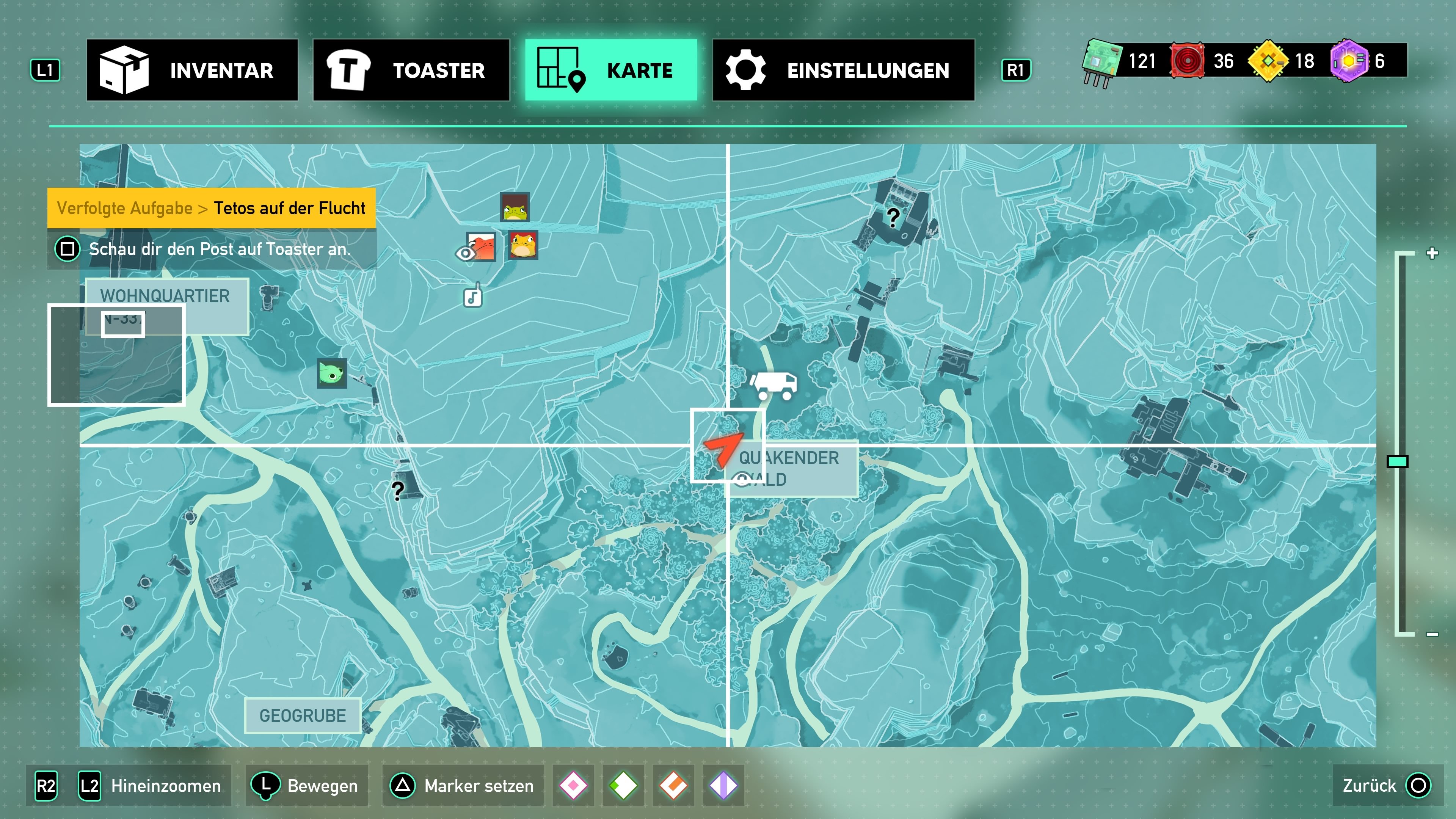Click the green one-eyed creature marker
This screenshot has width=1456, height=819.
point(332,373)
